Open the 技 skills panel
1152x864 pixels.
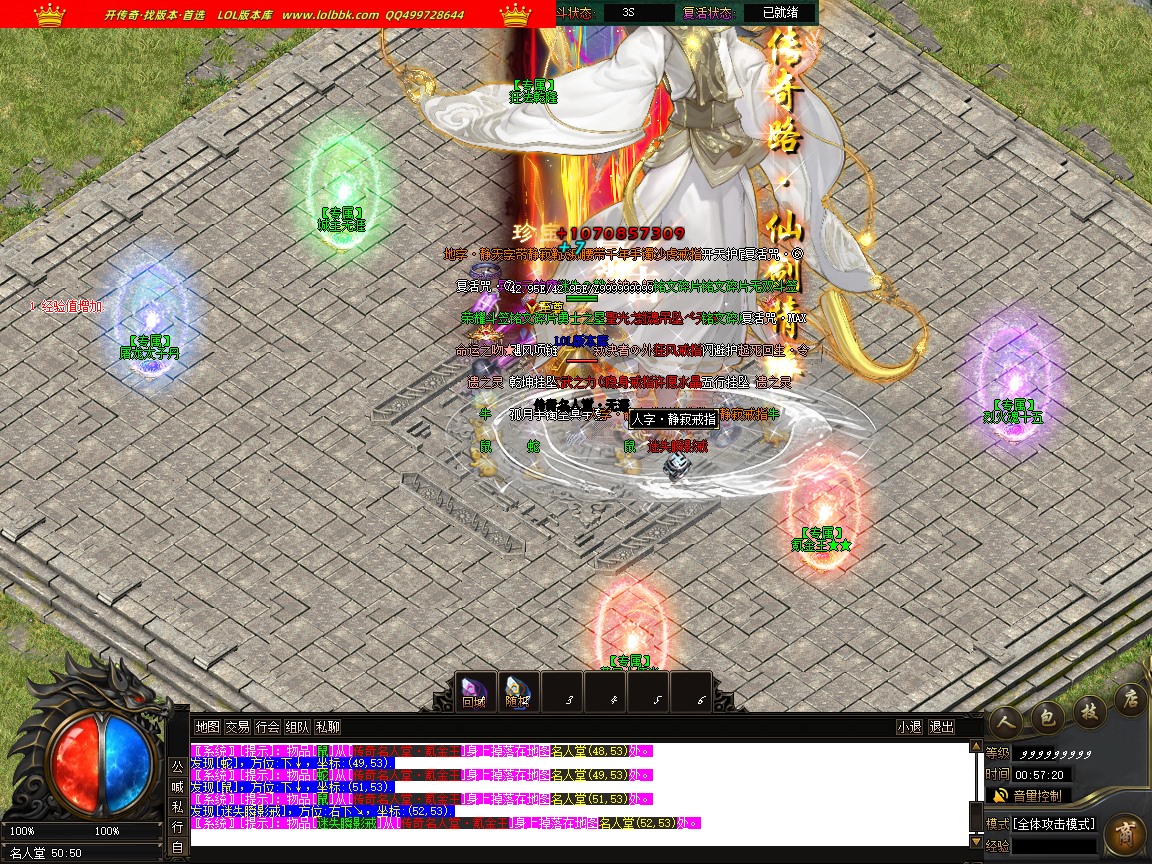point(1088,709)
